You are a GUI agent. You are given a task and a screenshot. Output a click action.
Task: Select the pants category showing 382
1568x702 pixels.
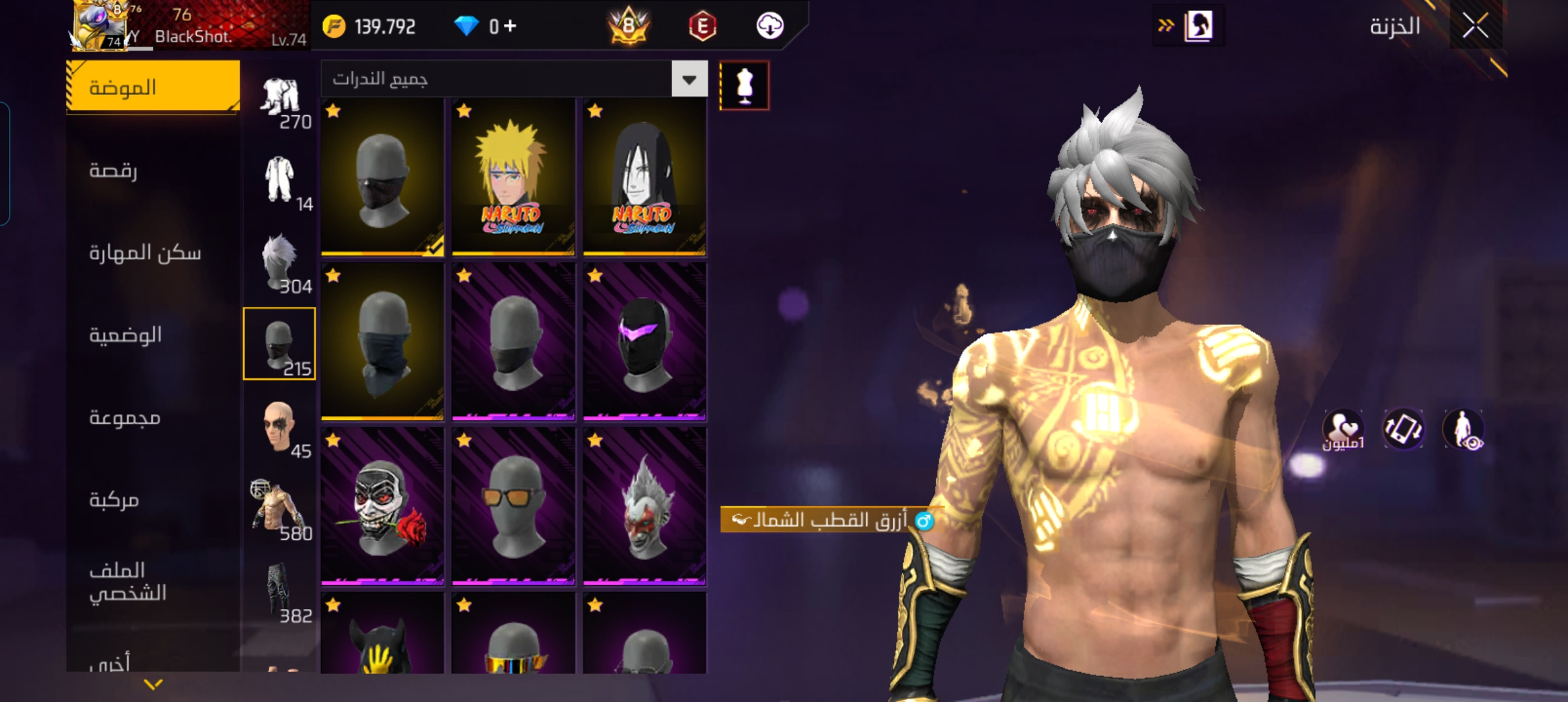point(281,593)
